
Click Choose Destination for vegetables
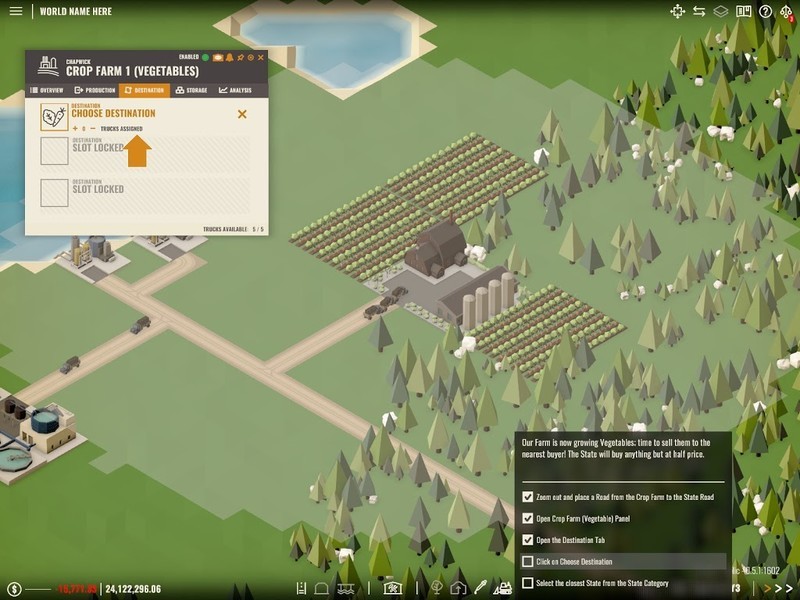point(113,114)
